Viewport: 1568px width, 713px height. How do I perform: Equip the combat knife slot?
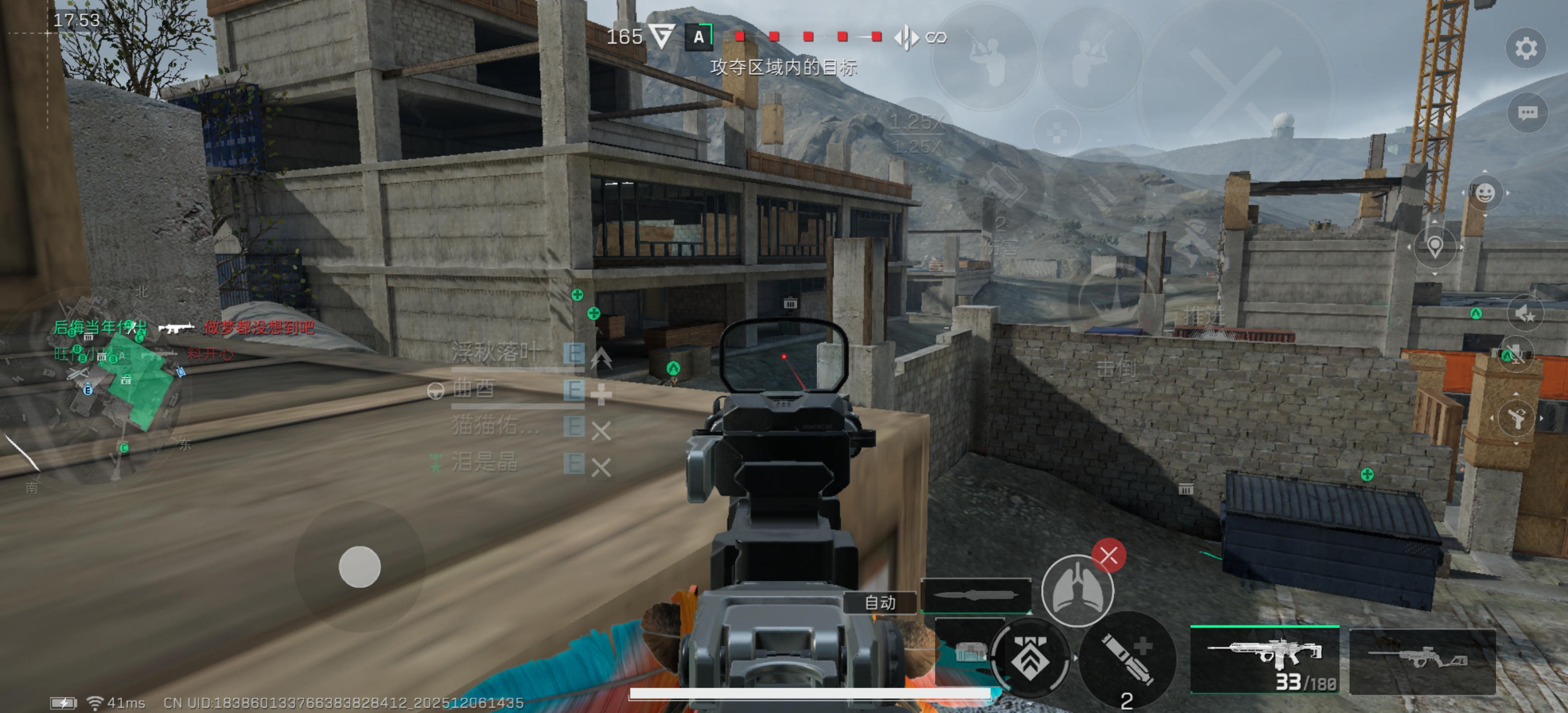[977, 595]
